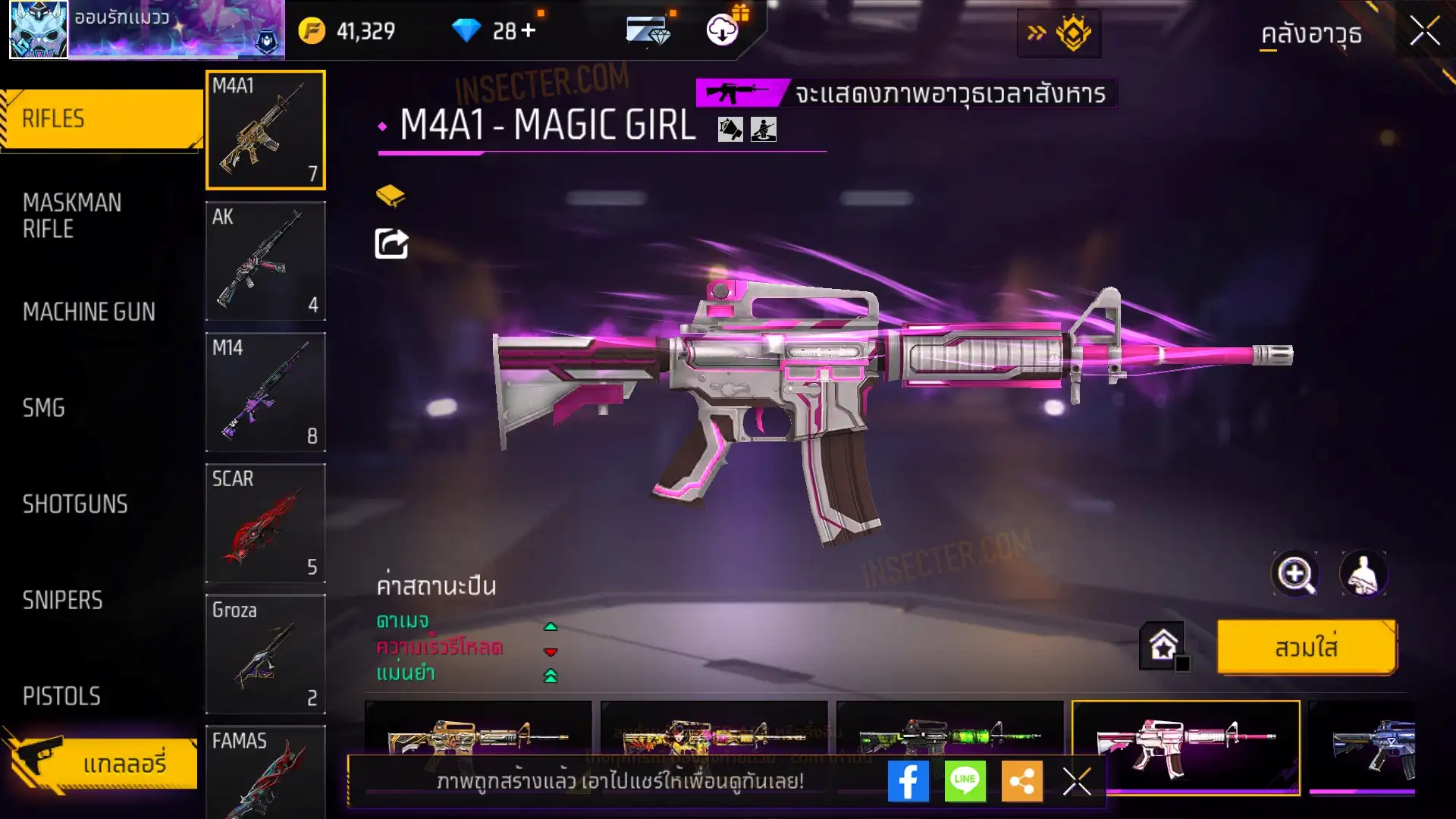Open the SNIPERS category

click(62, 601)
